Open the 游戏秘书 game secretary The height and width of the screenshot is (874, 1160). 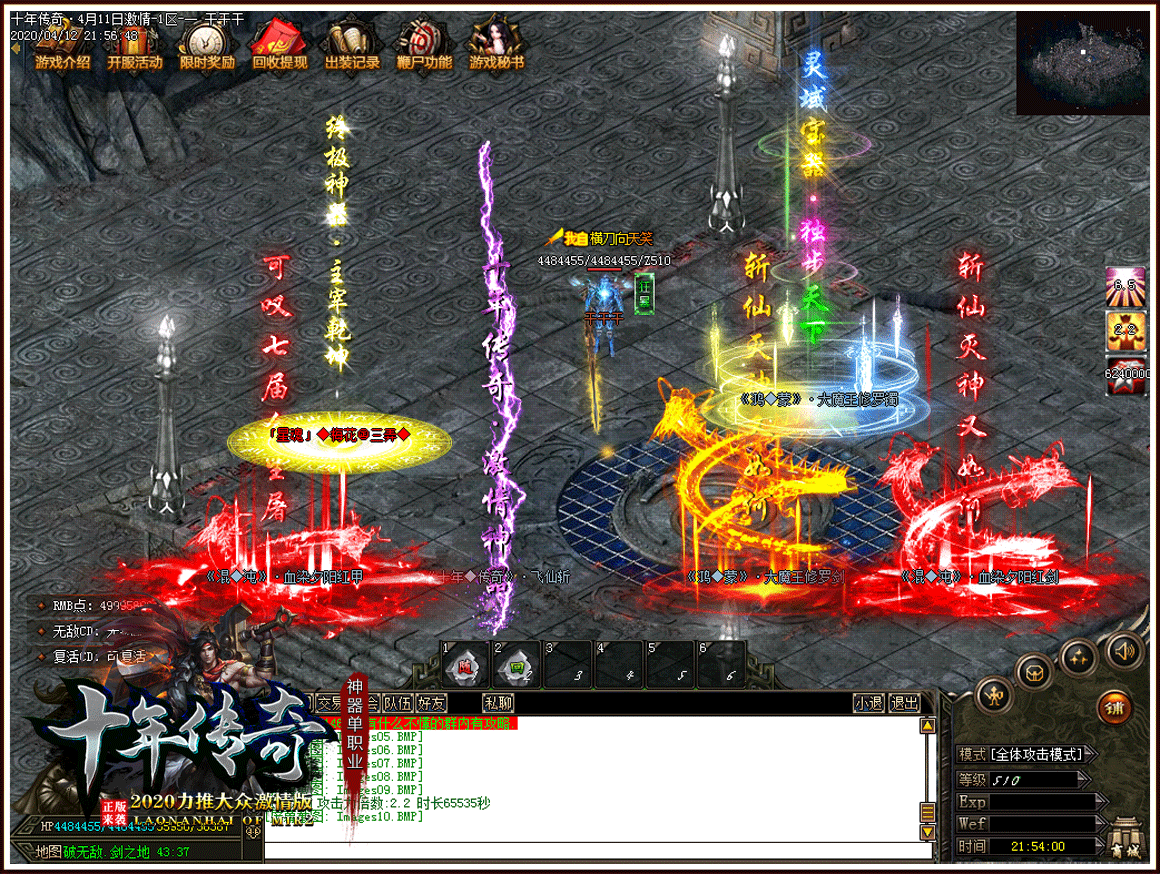coord(497,46)
